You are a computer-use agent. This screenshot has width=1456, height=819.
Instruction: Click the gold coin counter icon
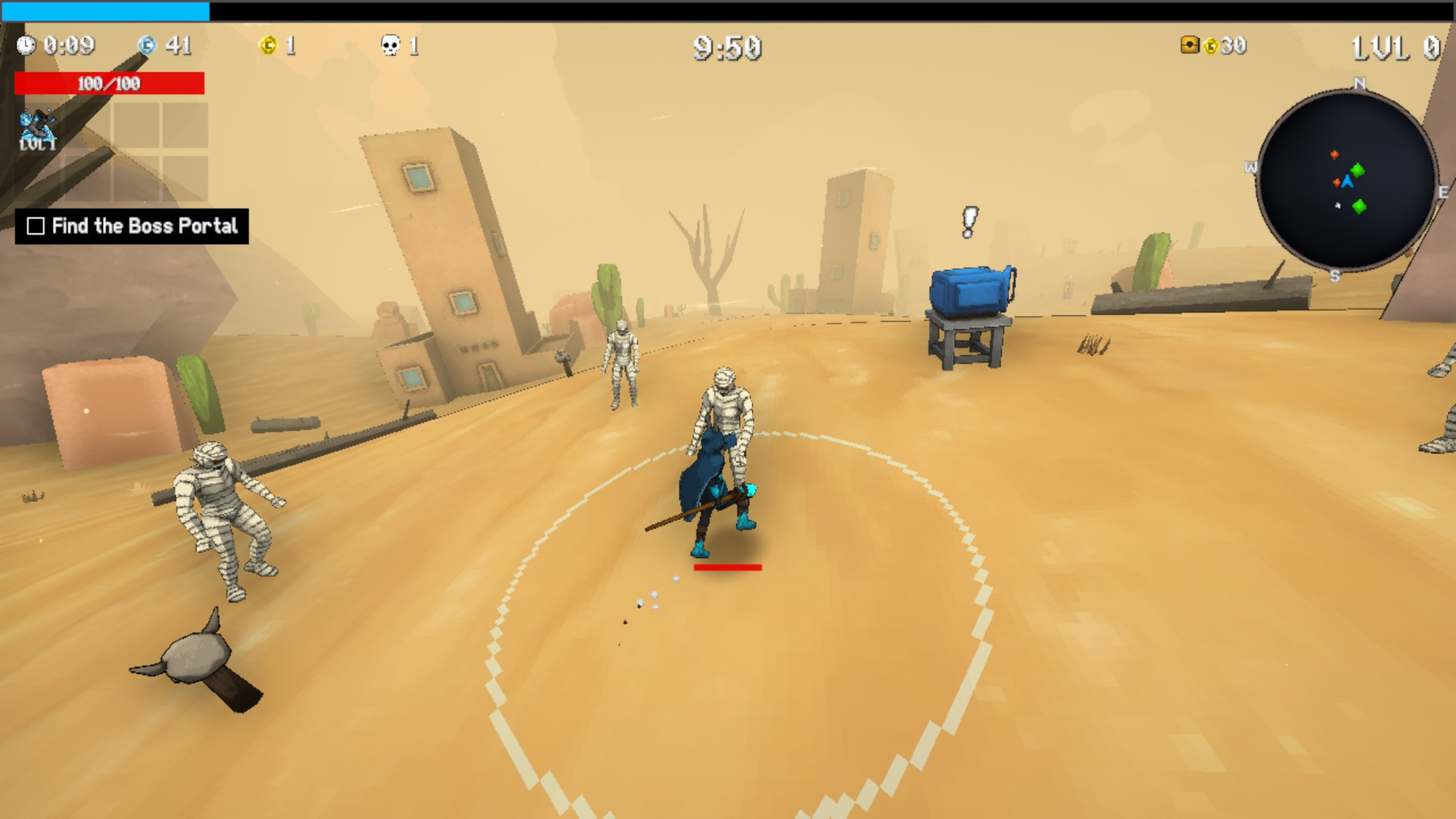click(x=269, y=44)
